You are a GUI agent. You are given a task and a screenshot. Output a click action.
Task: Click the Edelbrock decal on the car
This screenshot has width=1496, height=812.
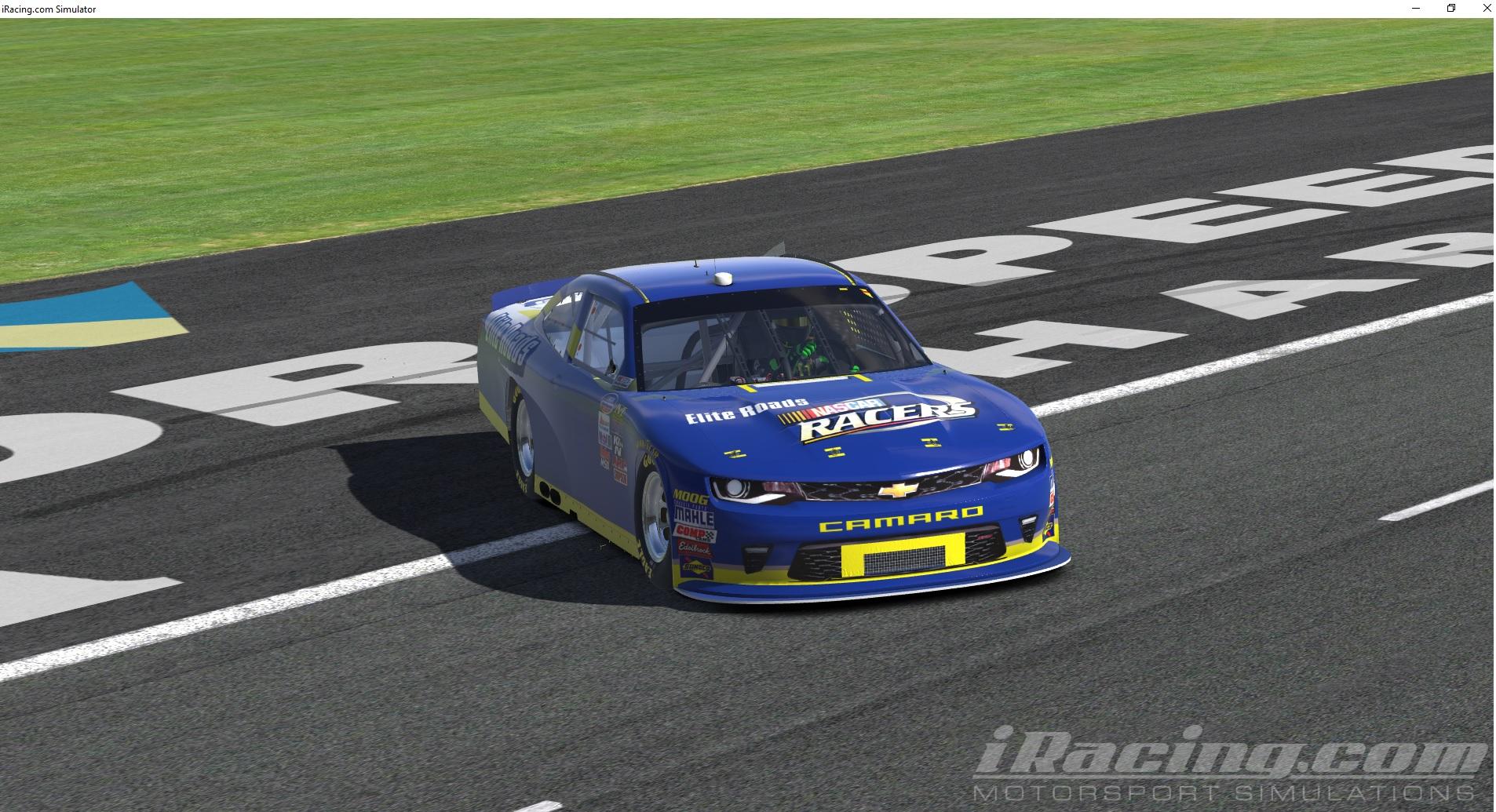(695, 547)
